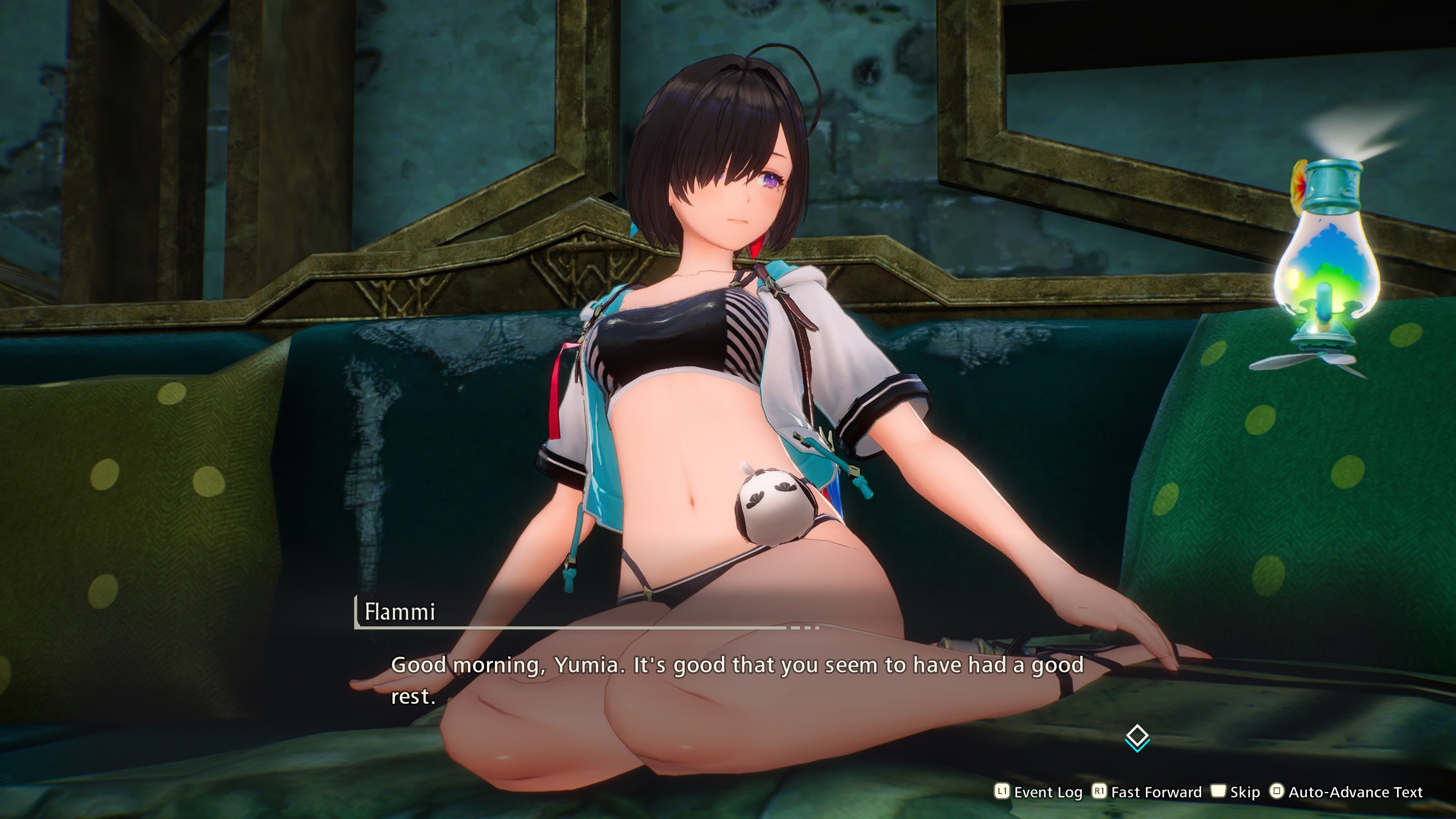
Task: Advance dialogue using the diamond continue indicator
Action: (x=1137, y=737)
